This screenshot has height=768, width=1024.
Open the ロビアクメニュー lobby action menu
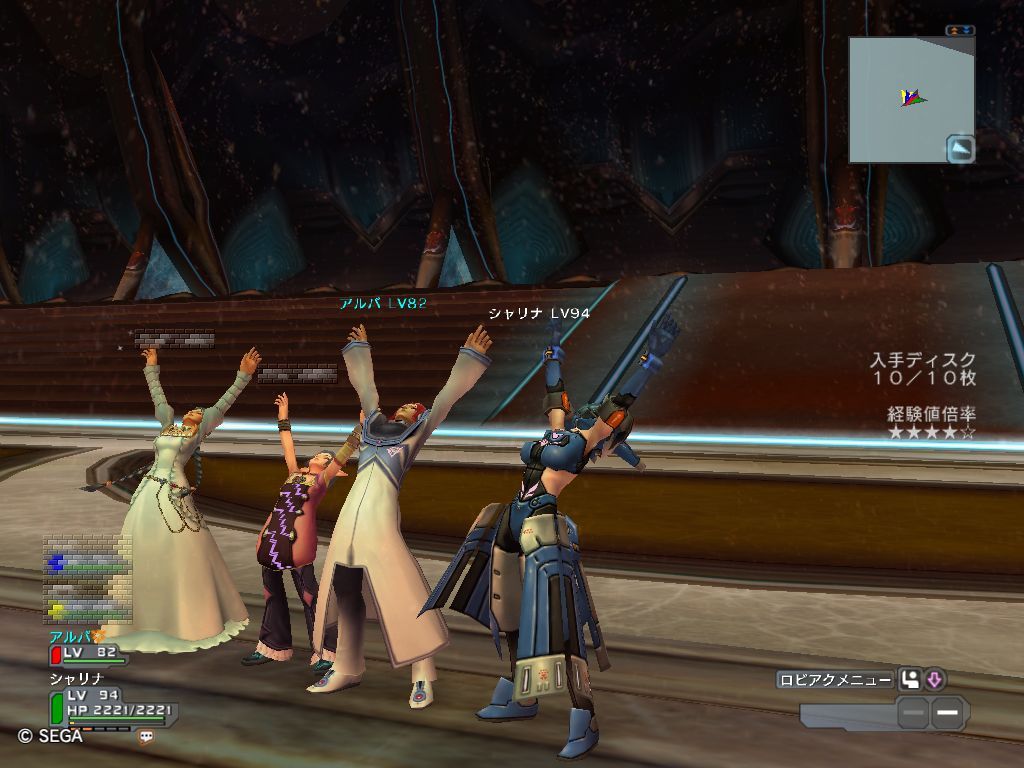[x=835, y=680]
